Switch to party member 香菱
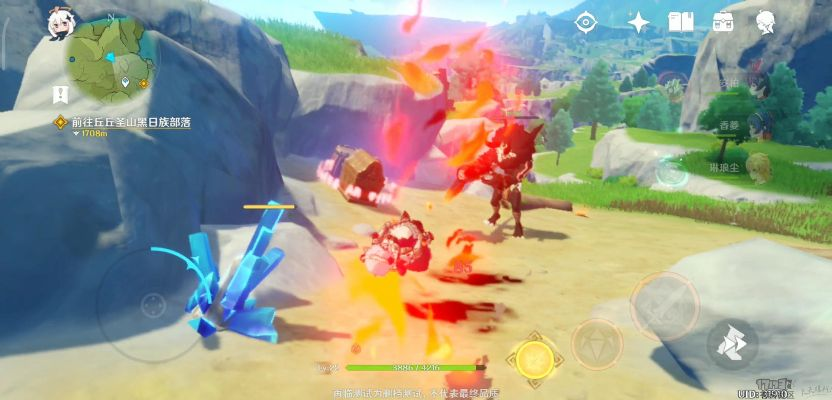The width and height of the screenshot is (832, 400). [x=735, y=126]
